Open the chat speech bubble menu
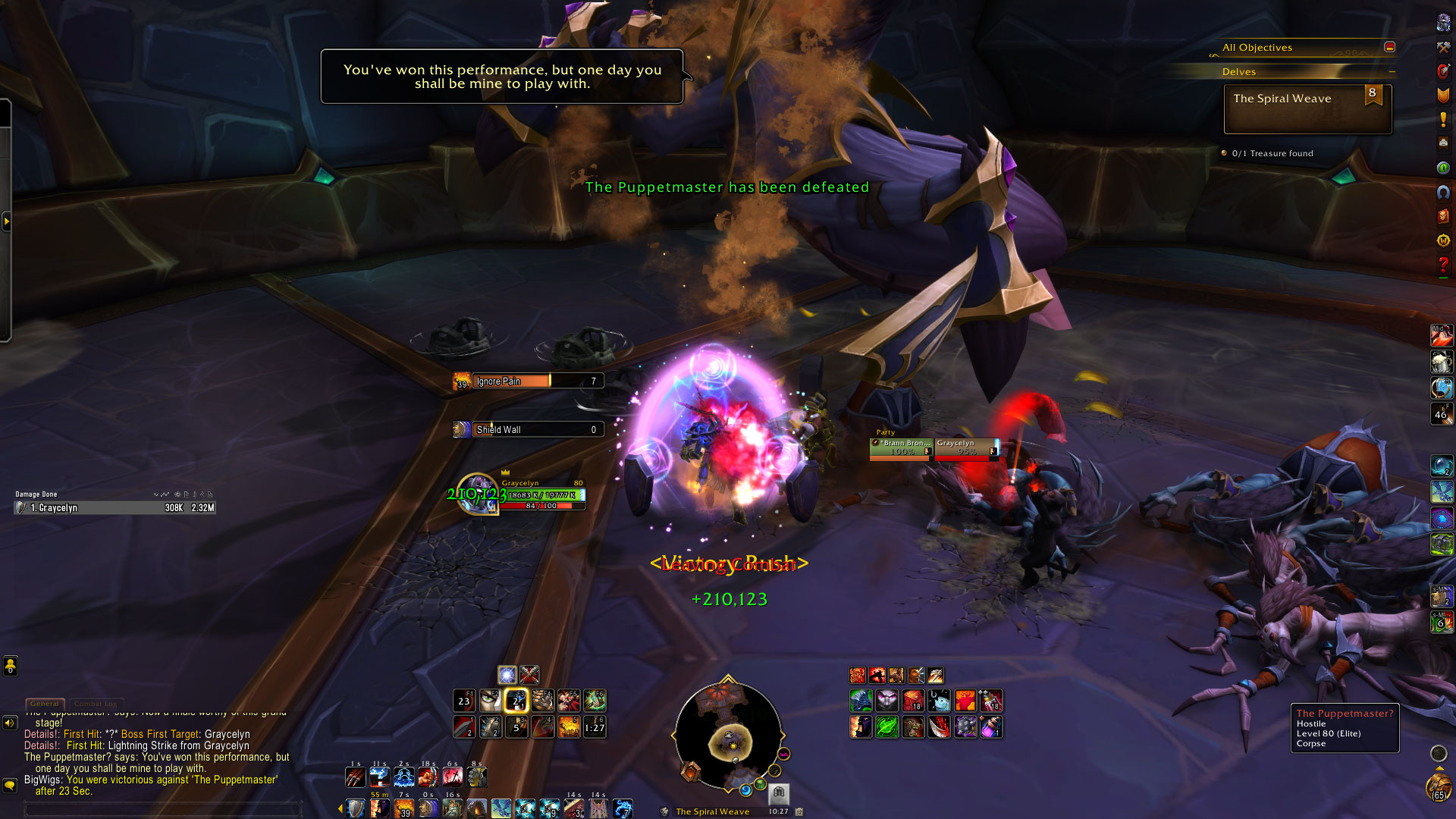This screenshot has height=819, width=1456. tap(10, 785)
